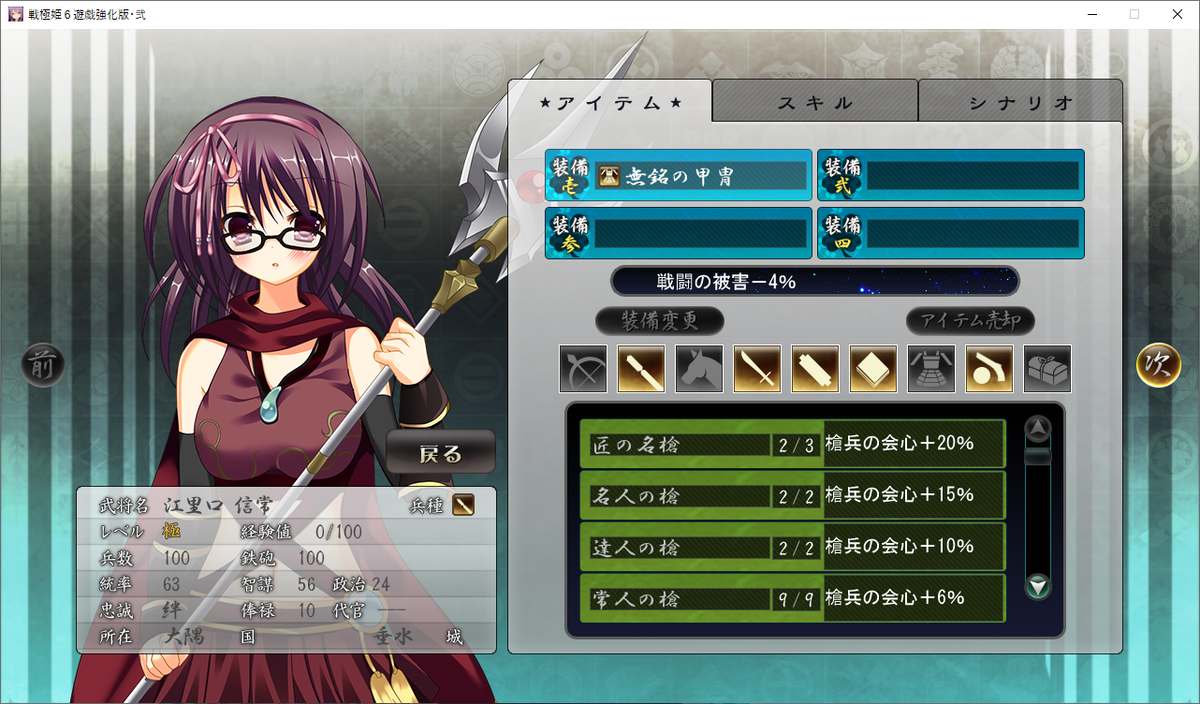
Task: Select equipment slot one with 無銘の甲冑
Action: tap(678, 176)
